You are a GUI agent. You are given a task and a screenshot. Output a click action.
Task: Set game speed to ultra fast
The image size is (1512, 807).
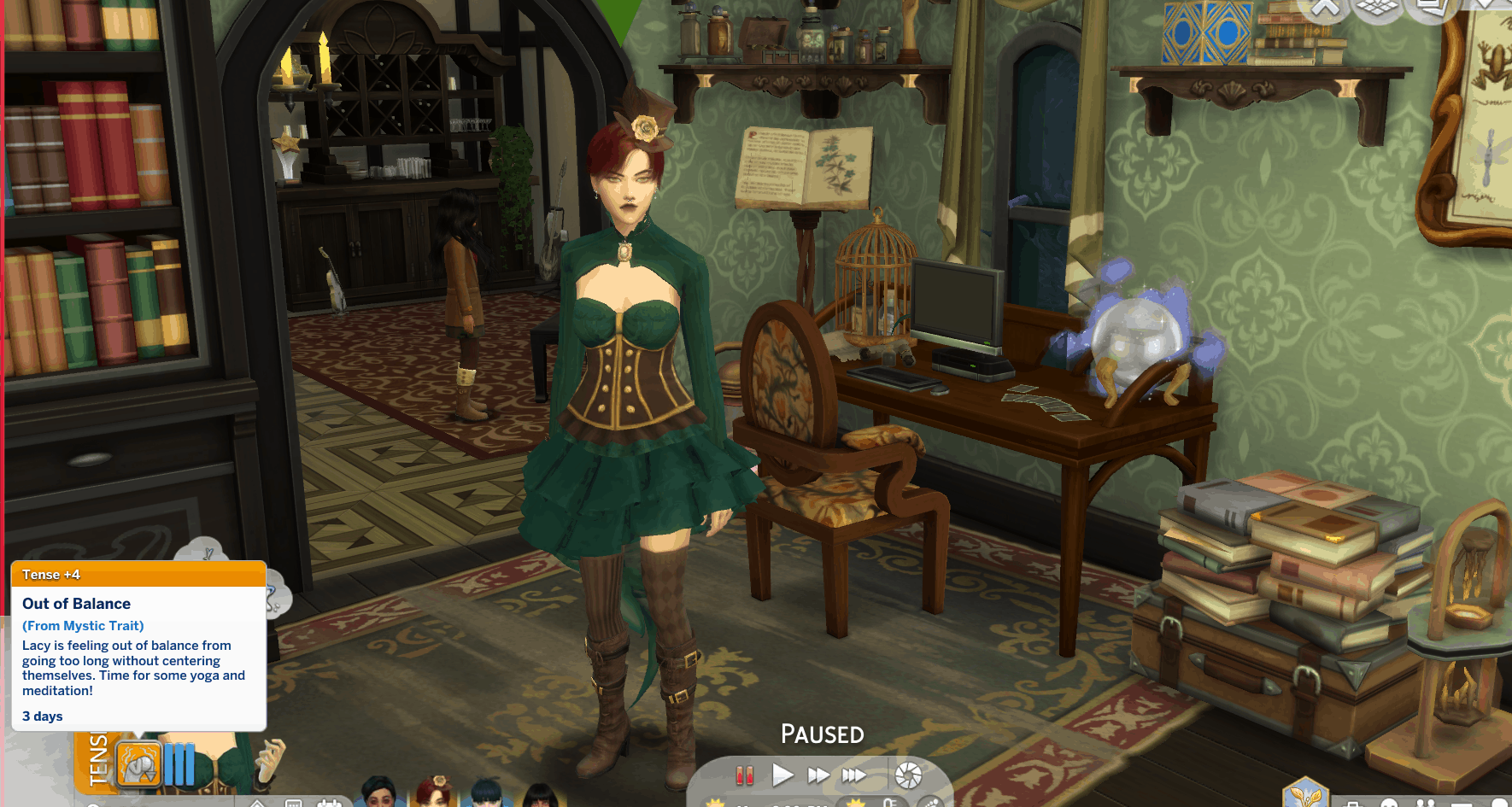point(853,775)
